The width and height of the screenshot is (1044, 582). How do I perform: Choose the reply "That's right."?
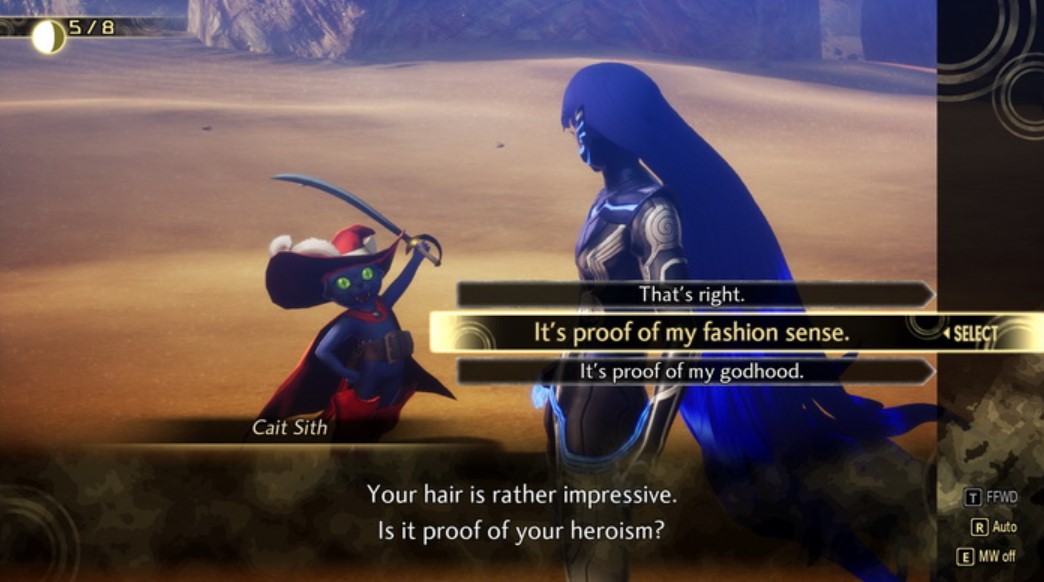692,295
